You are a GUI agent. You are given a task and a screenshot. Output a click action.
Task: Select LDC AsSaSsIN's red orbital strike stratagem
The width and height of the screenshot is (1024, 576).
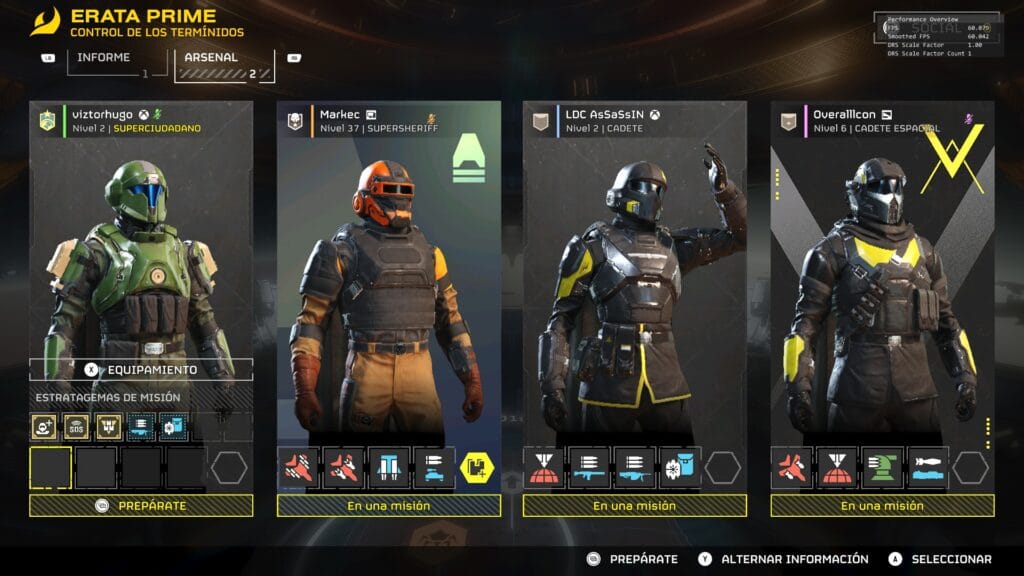(544, 467)
